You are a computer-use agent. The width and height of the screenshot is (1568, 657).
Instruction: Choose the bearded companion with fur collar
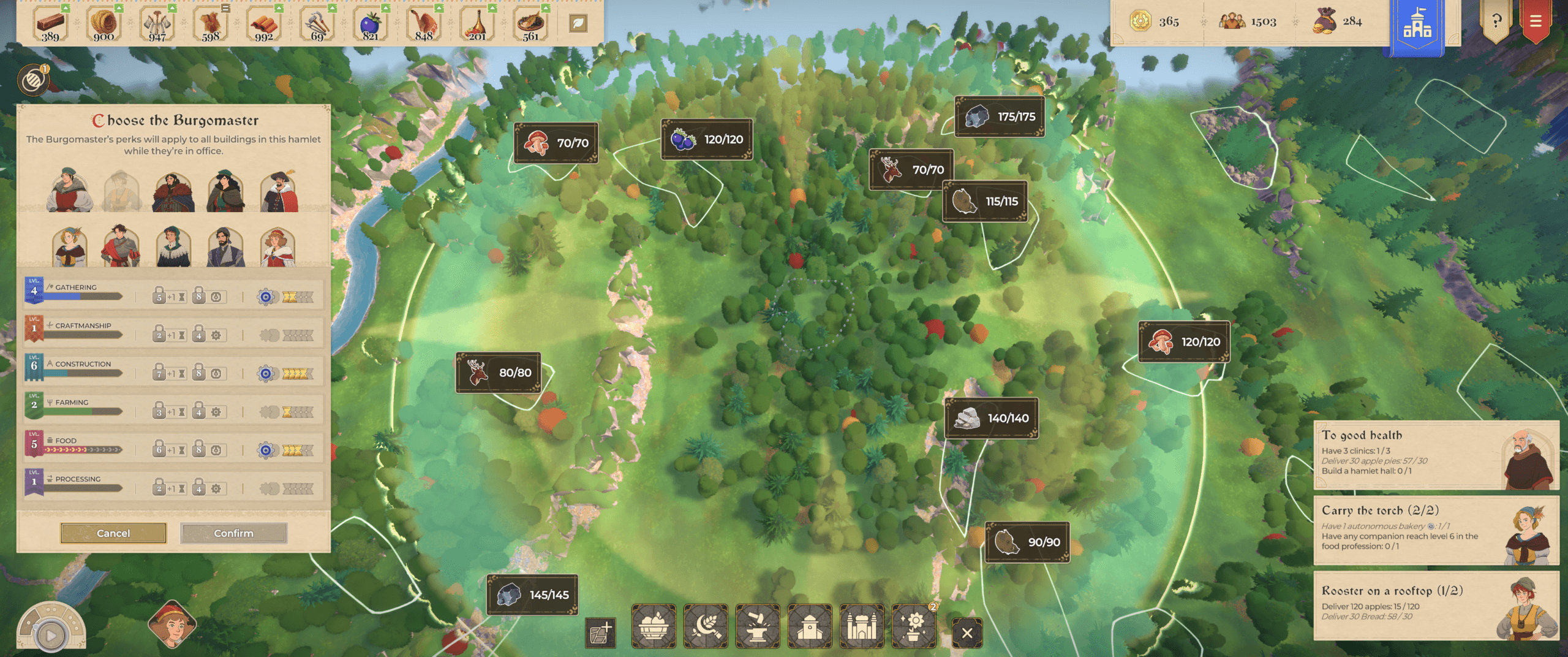click(x=173, y=191)
